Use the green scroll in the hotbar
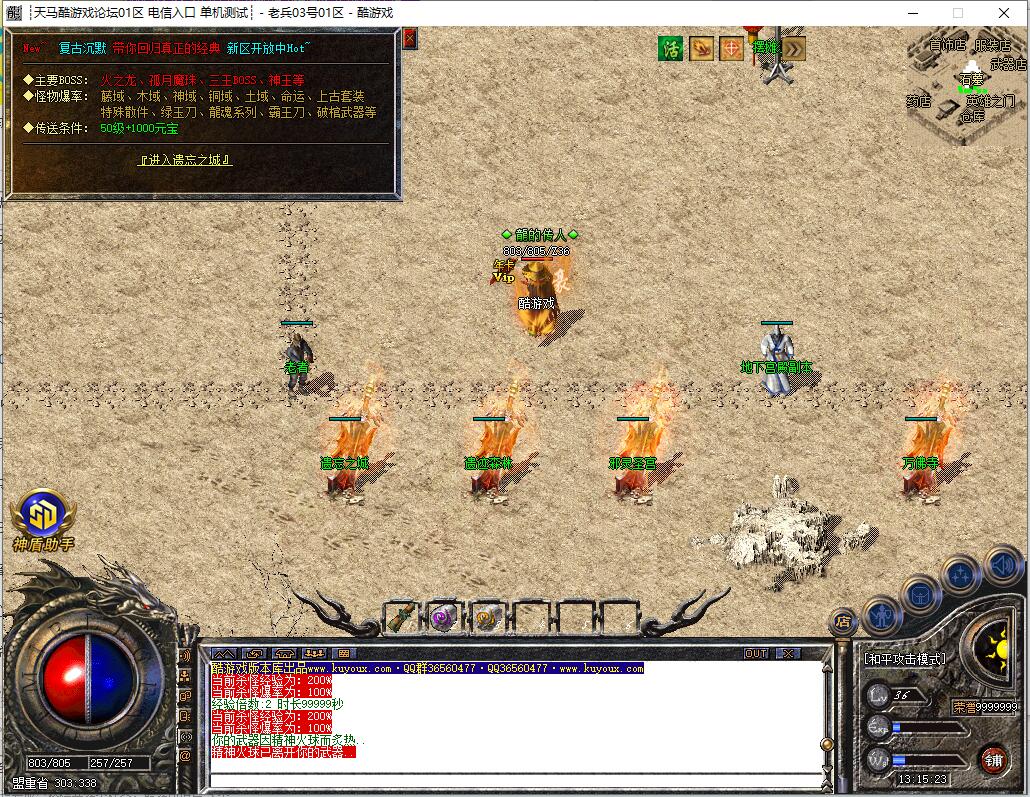This screenshot has width=1030, height=797. (x=402, y=617)
